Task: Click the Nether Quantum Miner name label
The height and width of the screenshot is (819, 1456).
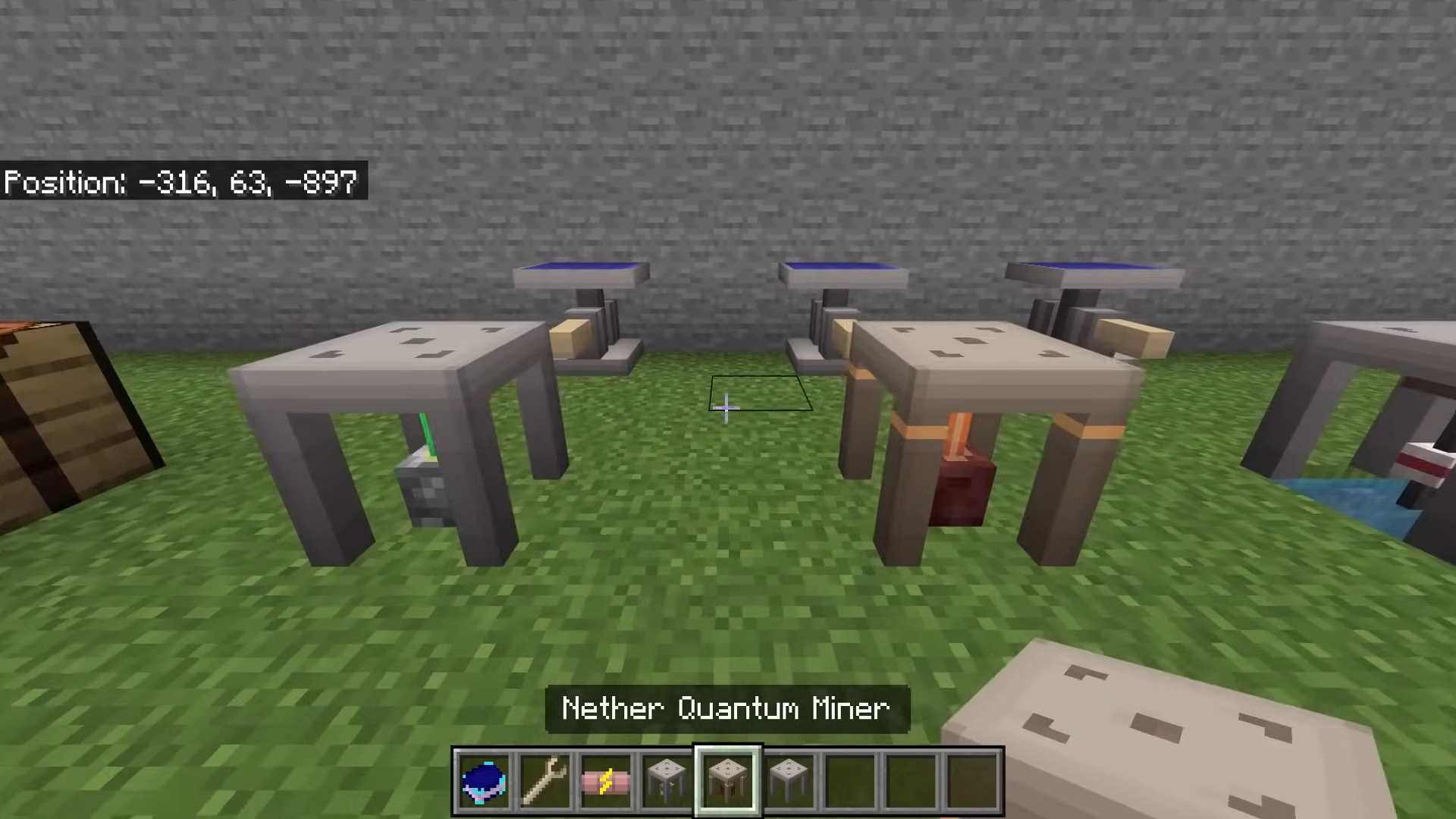Action: [726, 708]
